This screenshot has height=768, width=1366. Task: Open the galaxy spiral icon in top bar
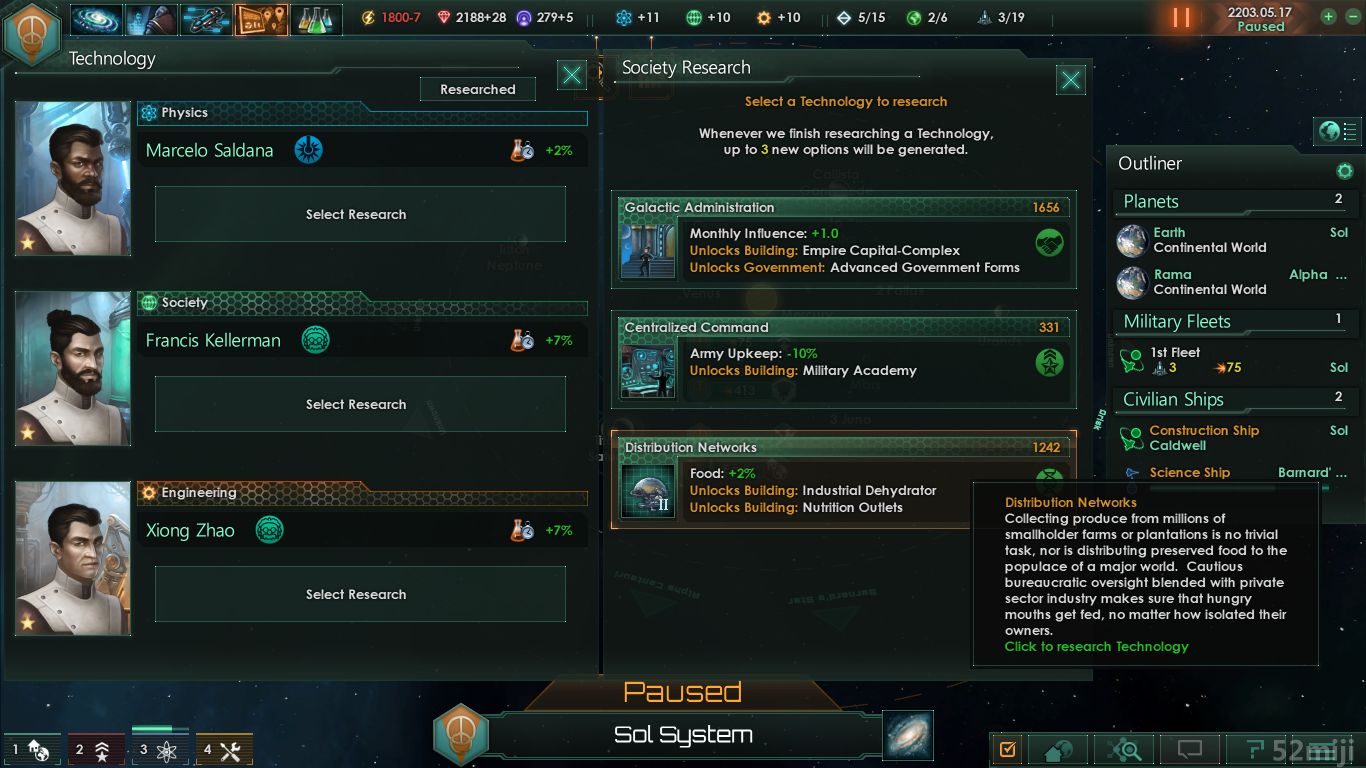[x=97, y=19]
